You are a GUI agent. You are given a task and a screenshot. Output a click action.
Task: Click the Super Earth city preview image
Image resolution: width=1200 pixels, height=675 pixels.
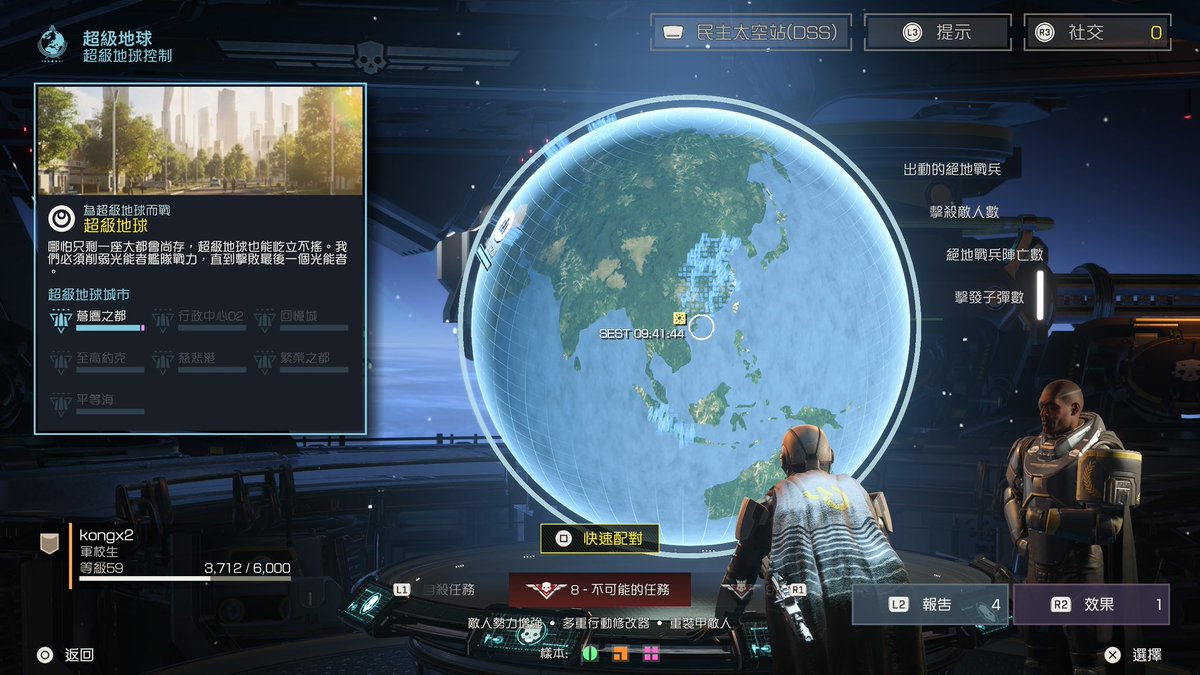(200, 140)
